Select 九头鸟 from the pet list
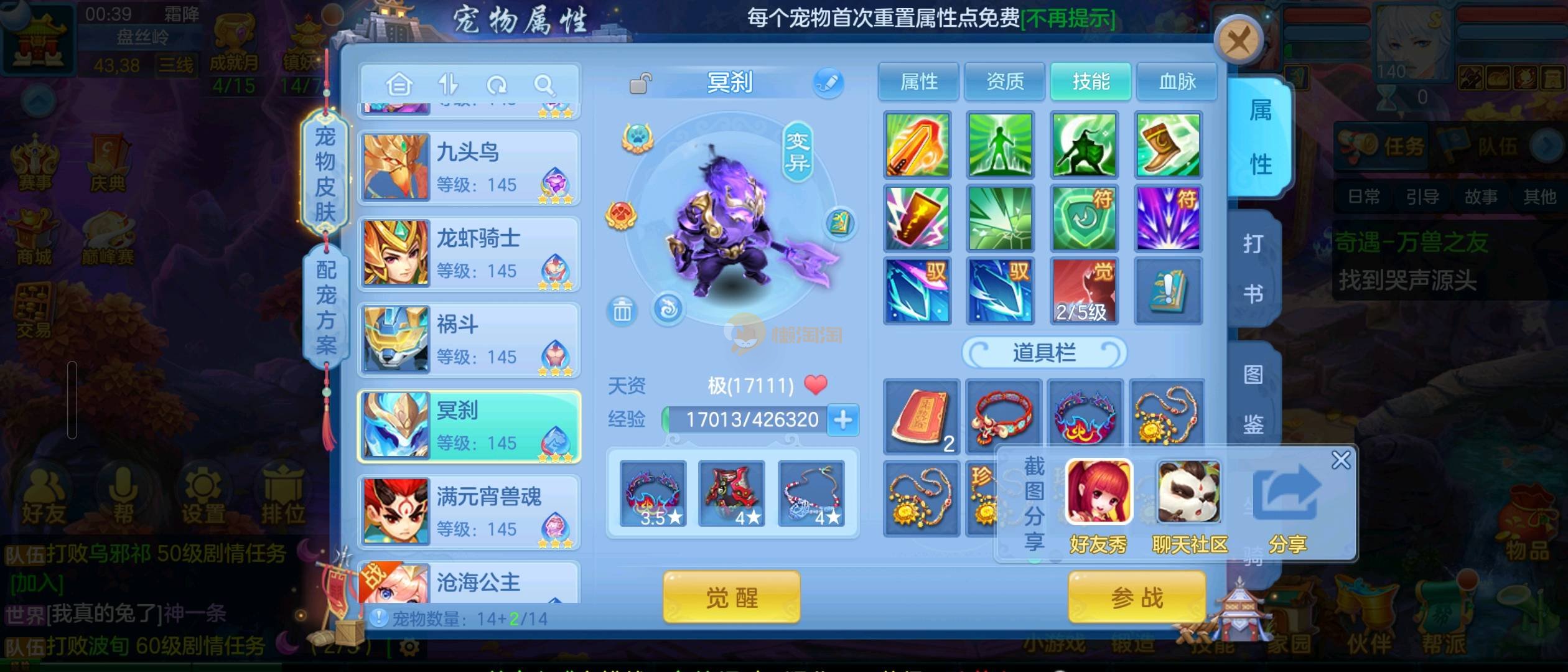Image resolution: width=1568 pixels, height=672 pixels. coord(470,168)
